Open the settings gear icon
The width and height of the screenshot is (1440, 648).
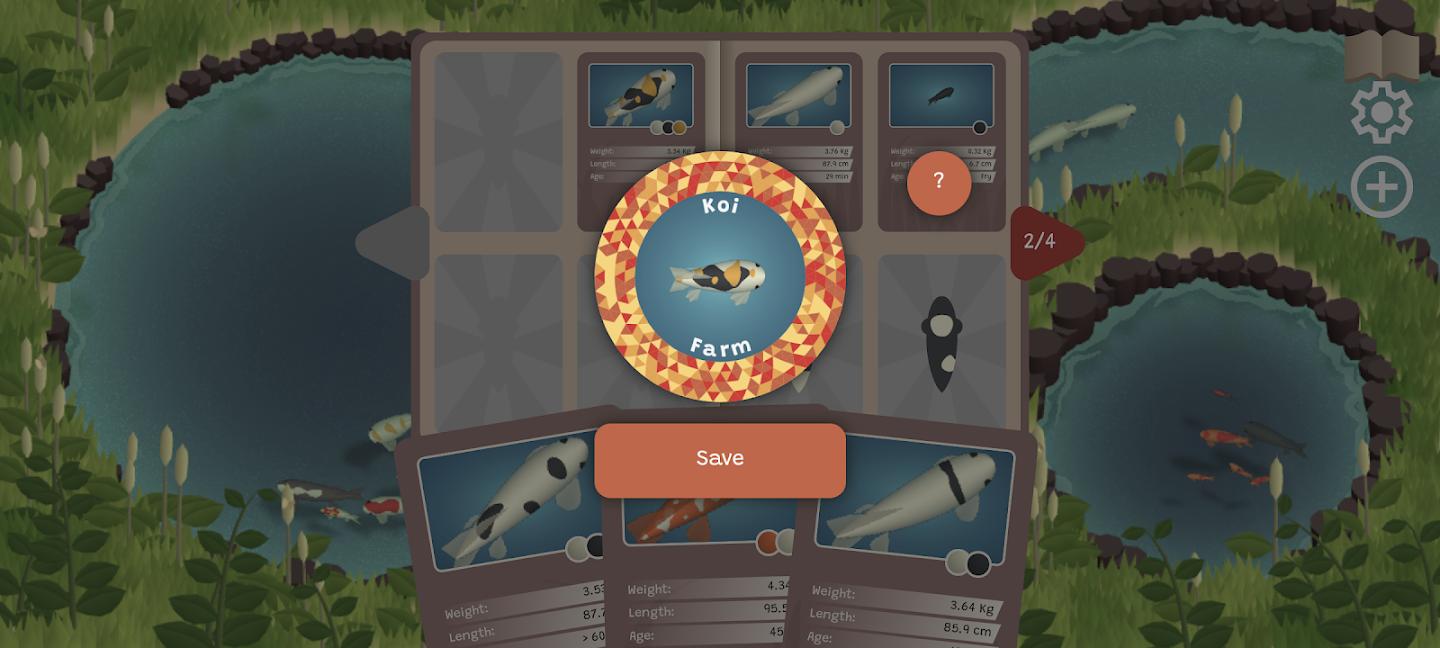click(1381, 113)
